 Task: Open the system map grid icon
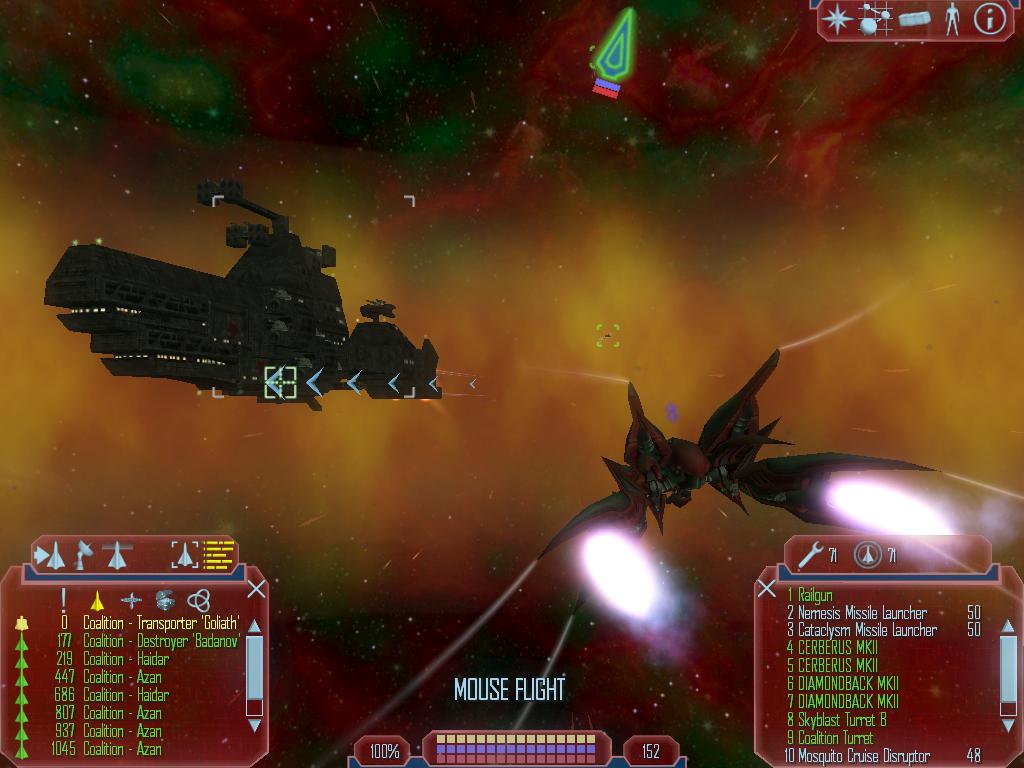click(876, 19)
